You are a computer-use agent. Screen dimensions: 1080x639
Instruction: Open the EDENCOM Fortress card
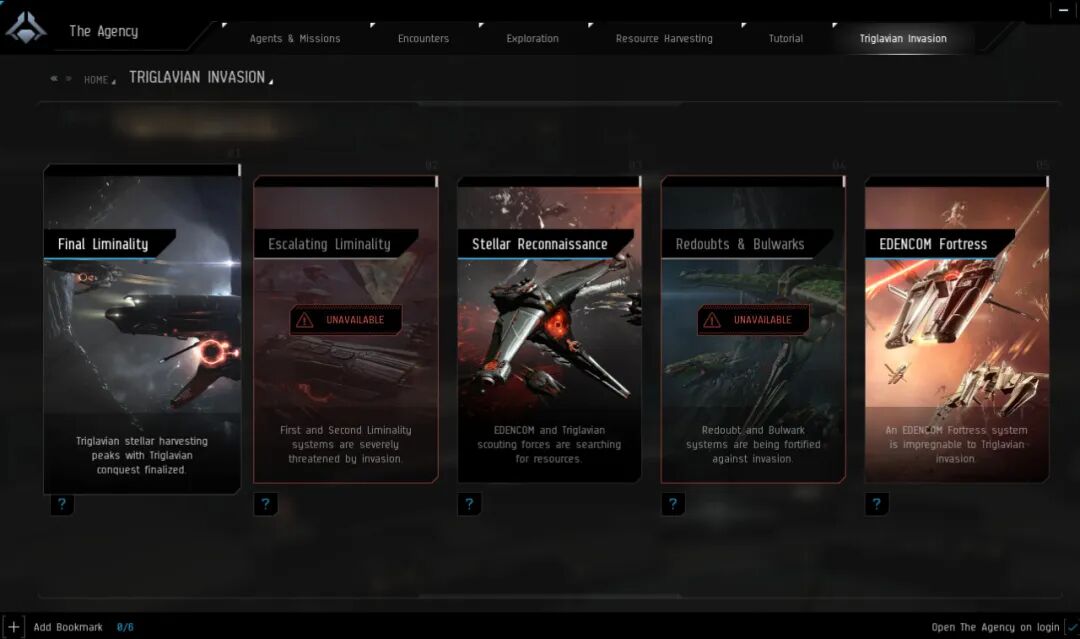957,330
